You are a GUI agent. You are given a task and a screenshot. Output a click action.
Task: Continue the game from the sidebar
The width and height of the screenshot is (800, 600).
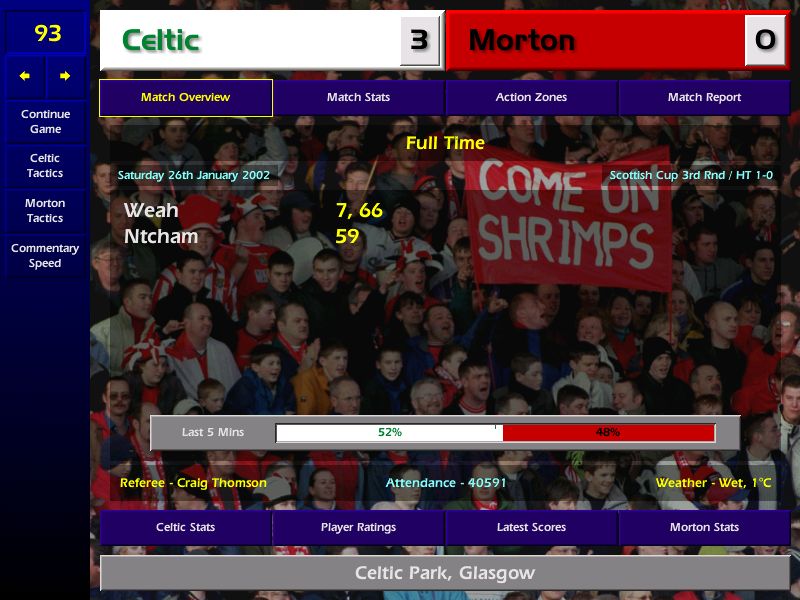[45, 121]
